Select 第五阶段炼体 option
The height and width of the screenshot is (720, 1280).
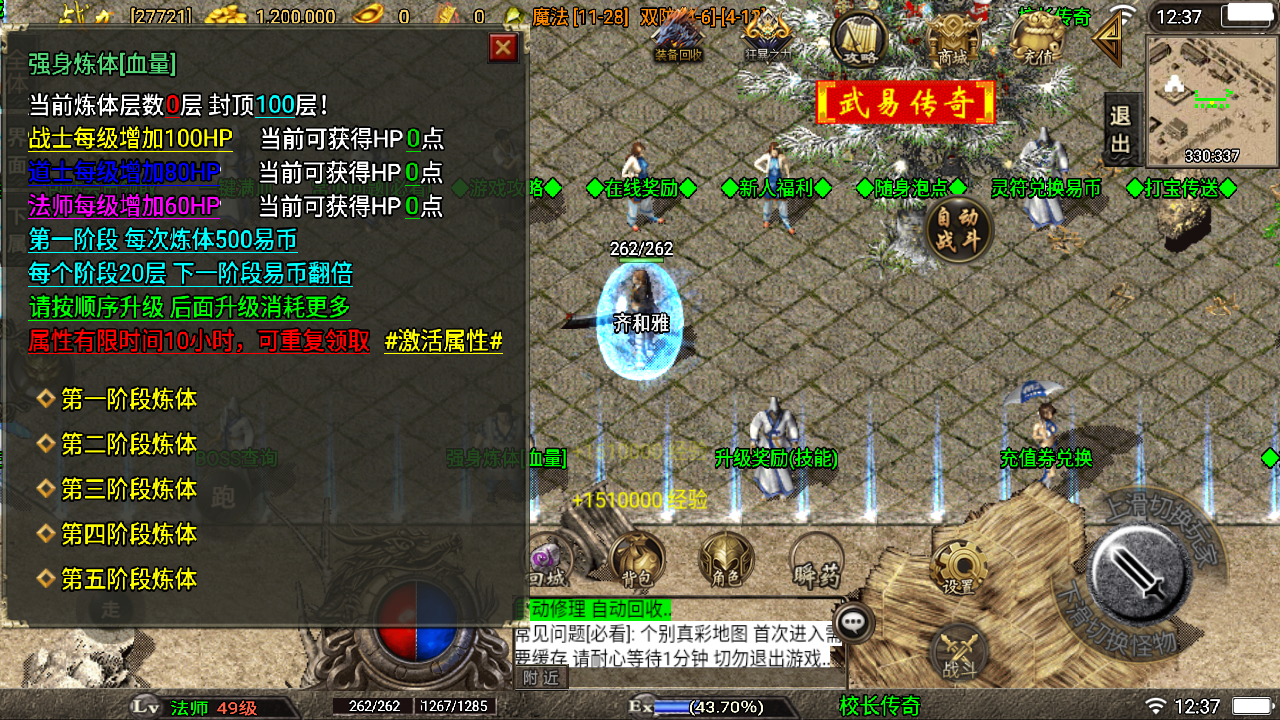point(129,579)
